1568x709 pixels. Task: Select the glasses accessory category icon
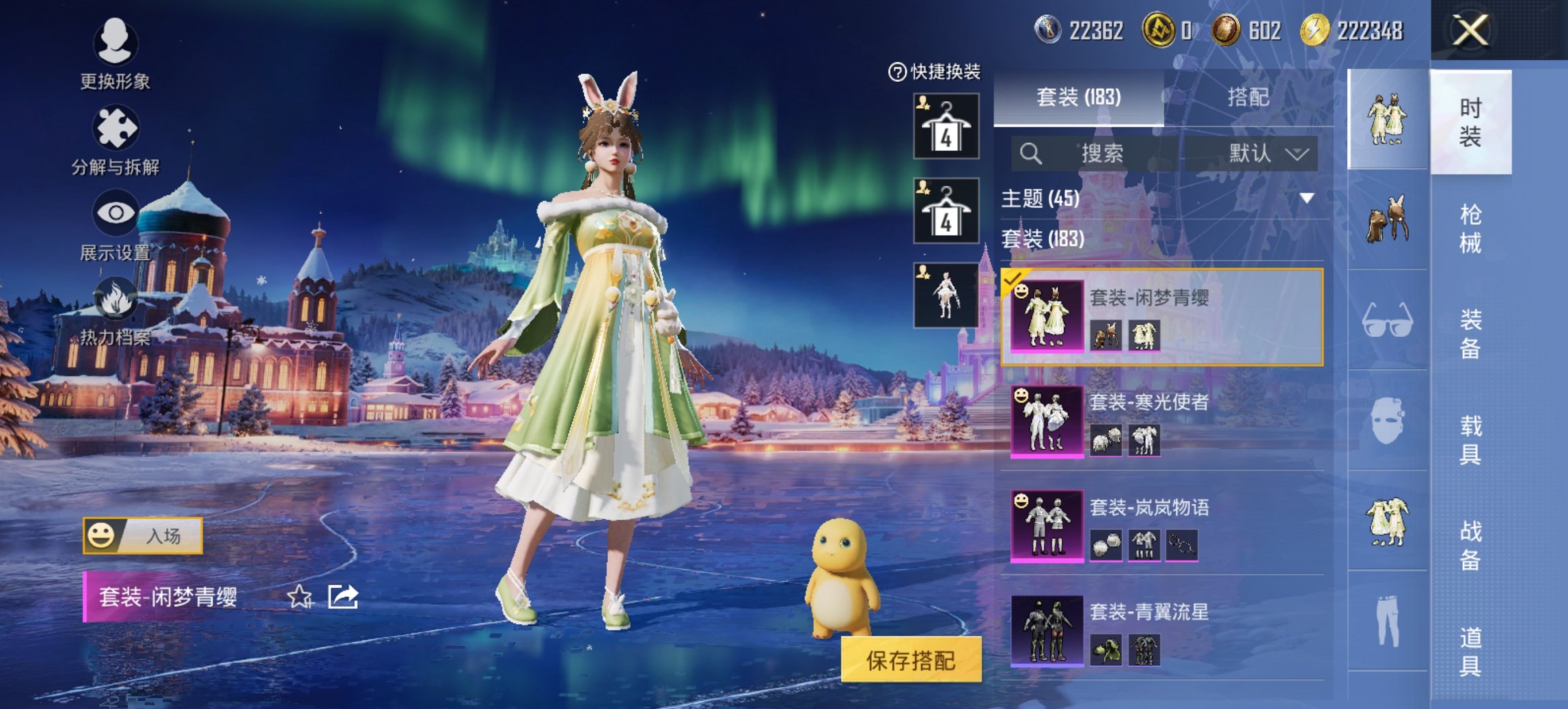[x=1387, y=320]
